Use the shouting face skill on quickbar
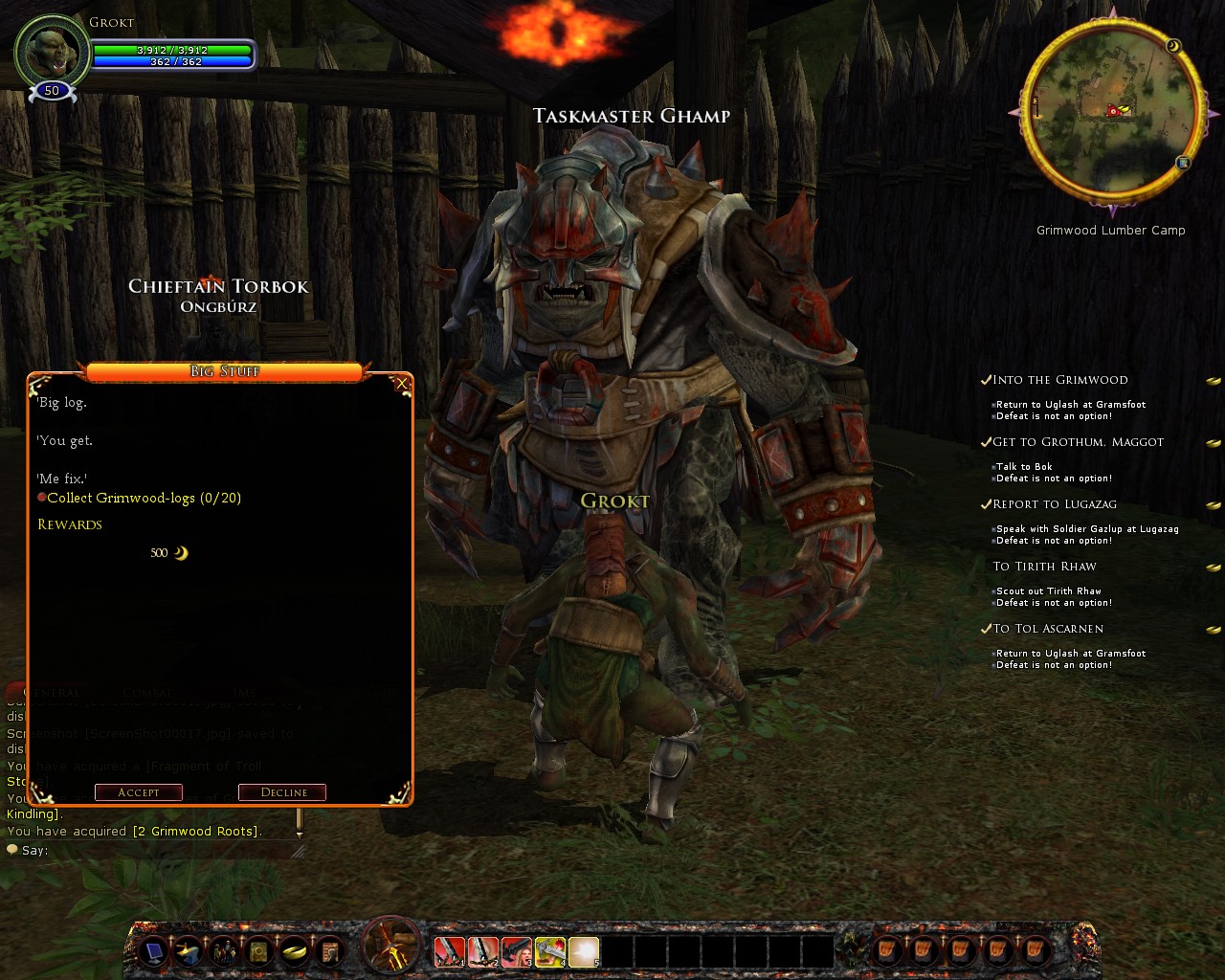This screenshot has width=1225, height=980. (516, 951)
